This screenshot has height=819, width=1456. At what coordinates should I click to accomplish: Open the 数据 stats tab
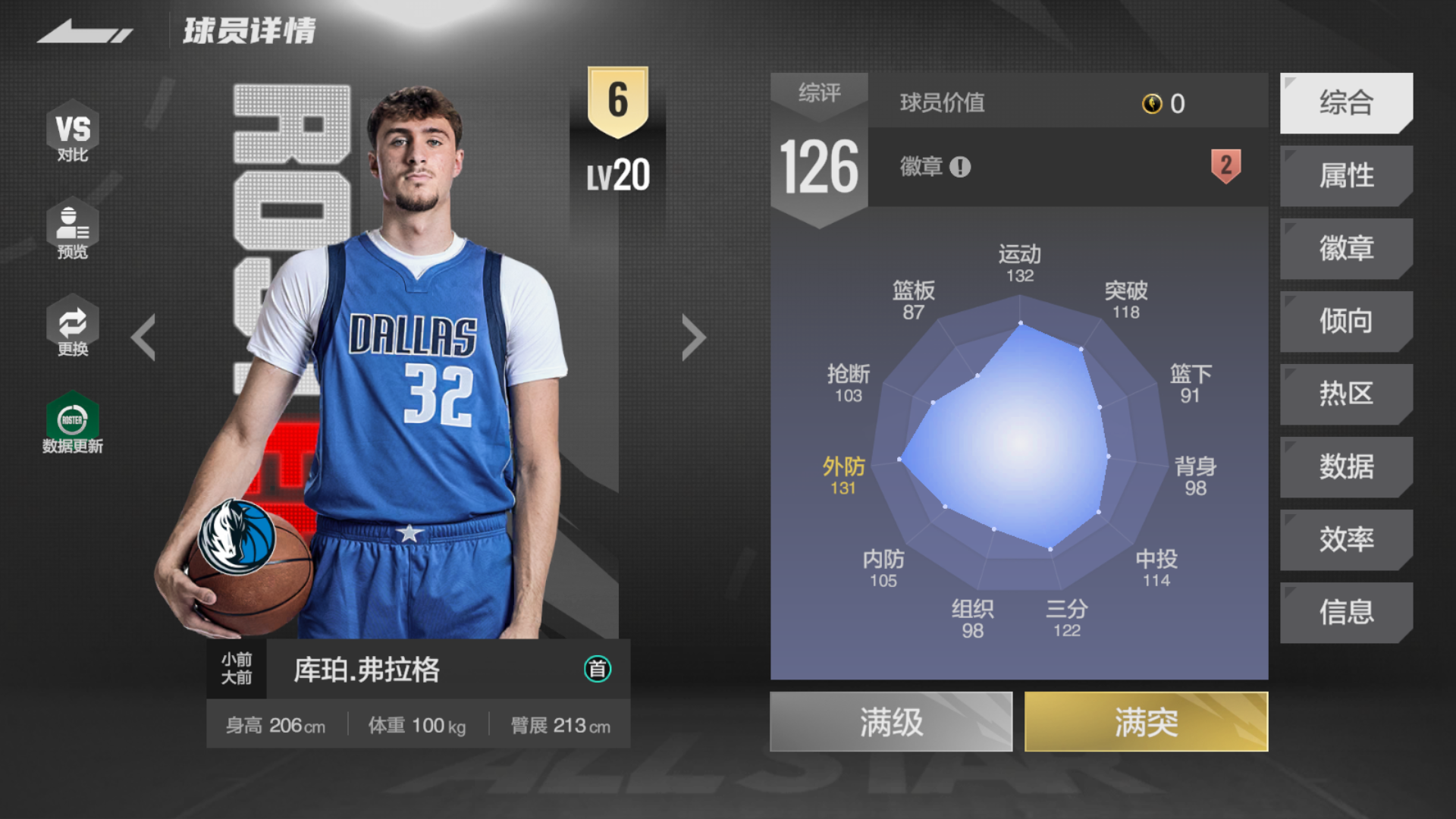[1346, 467]
